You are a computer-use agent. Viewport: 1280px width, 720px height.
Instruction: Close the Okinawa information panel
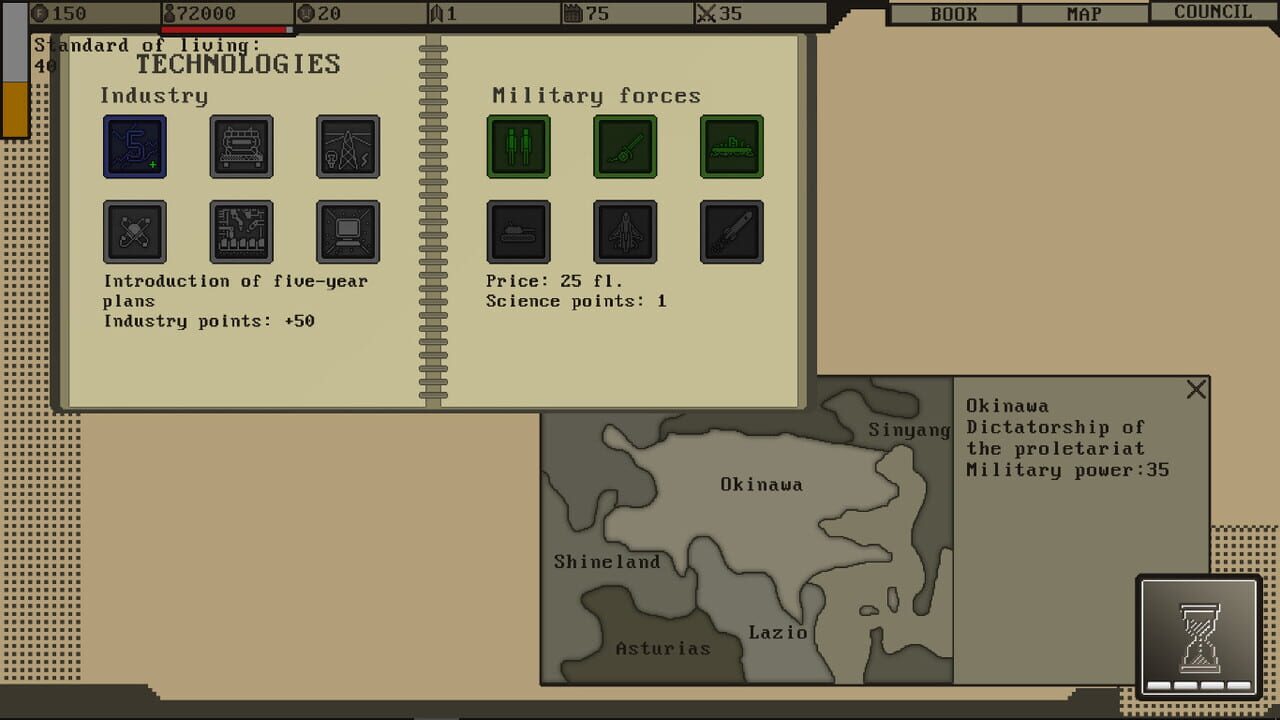[x=1196, y=389]
